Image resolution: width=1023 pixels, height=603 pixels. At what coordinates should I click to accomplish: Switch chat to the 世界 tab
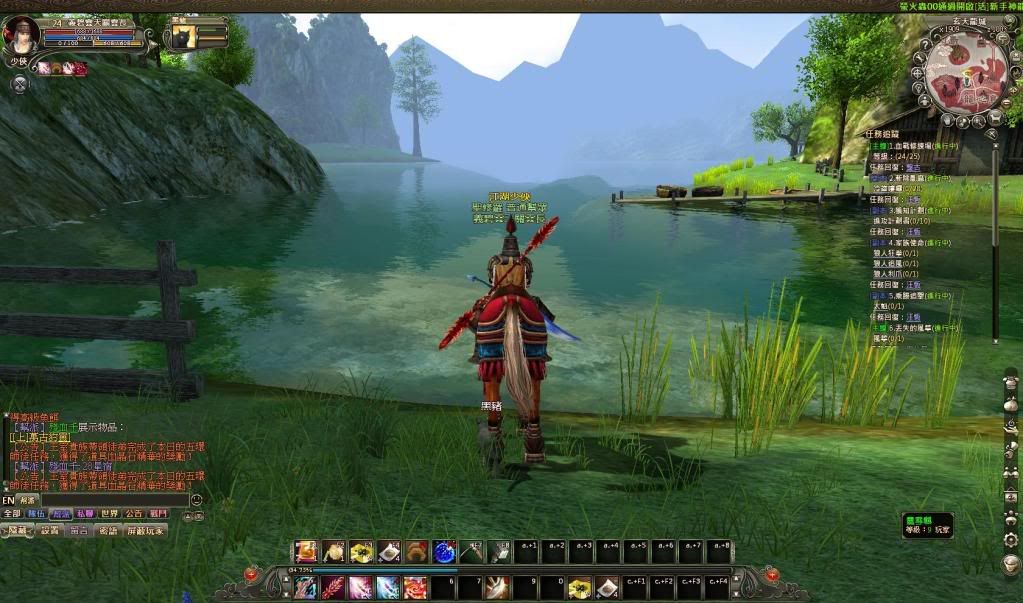point(109,513)
